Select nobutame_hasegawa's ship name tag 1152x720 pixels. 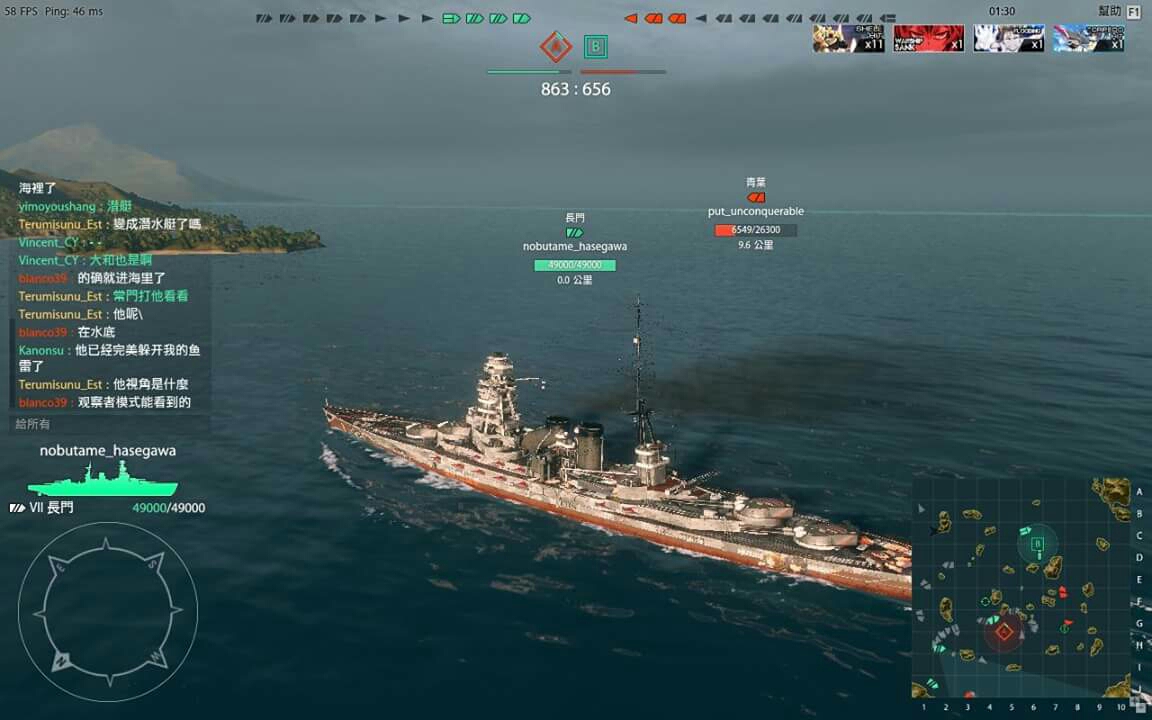575,246
